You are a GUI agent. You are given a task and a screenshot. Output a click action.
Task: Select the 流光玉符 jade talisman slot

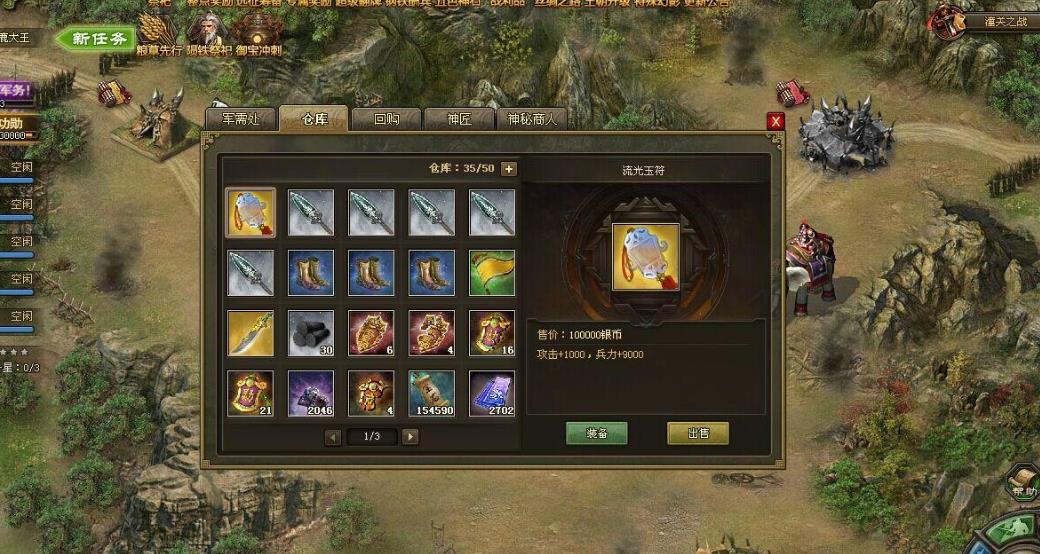[250, 212]
